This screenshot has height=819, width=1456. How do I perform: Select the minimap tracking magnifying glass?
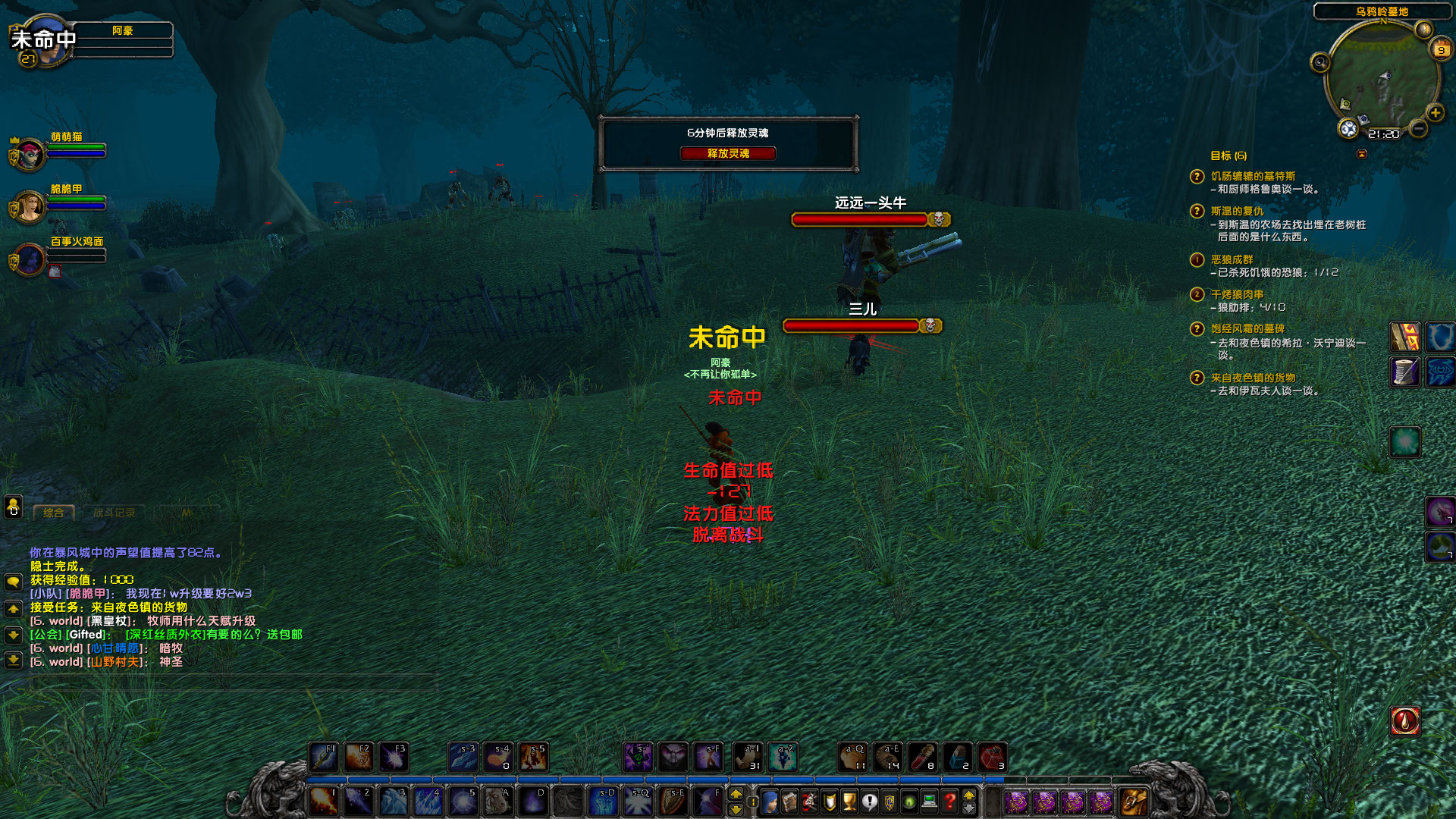1322,63
